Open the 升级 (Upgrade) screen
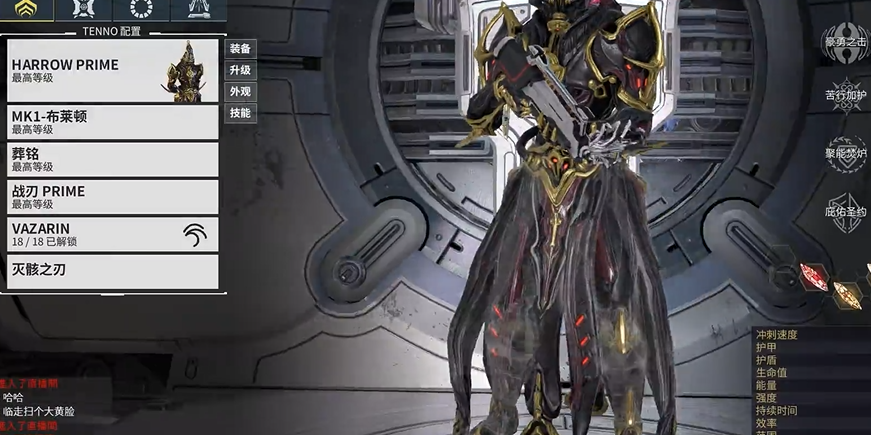Image resolution: width=871 pixels, height=435 pixels. coord(240,71)
